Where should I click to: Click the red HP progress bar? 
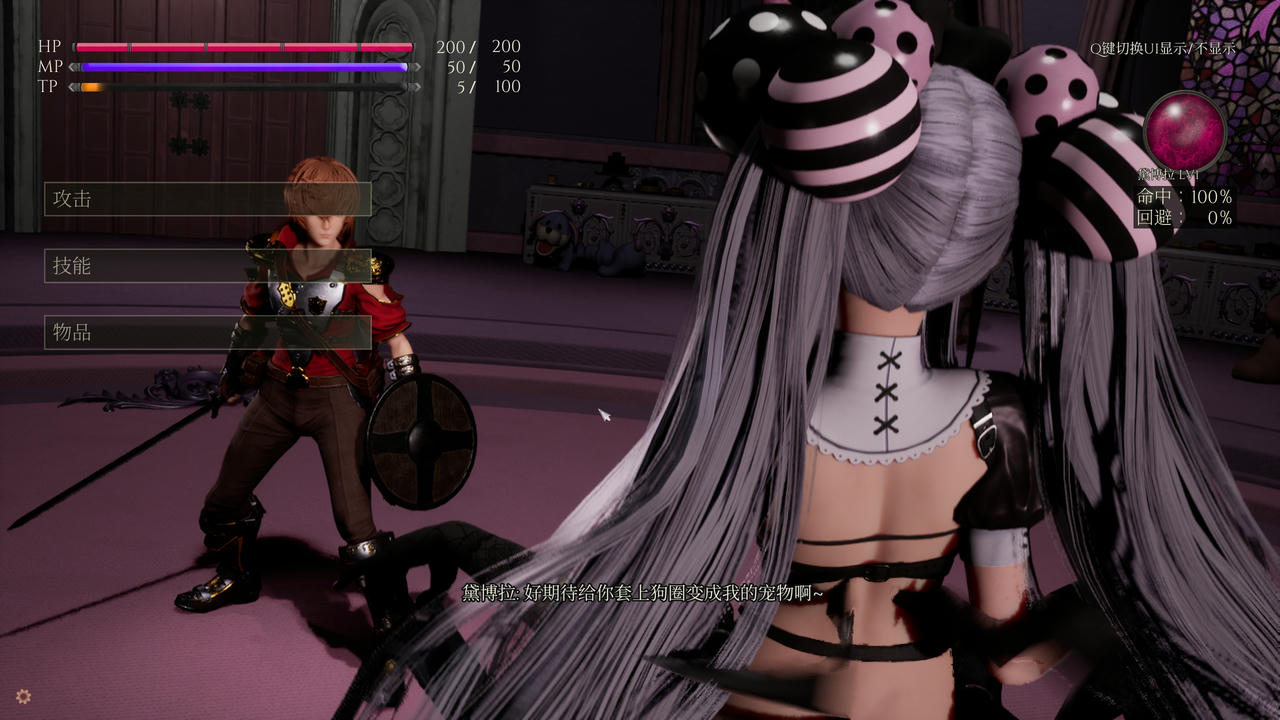point(245,46)
